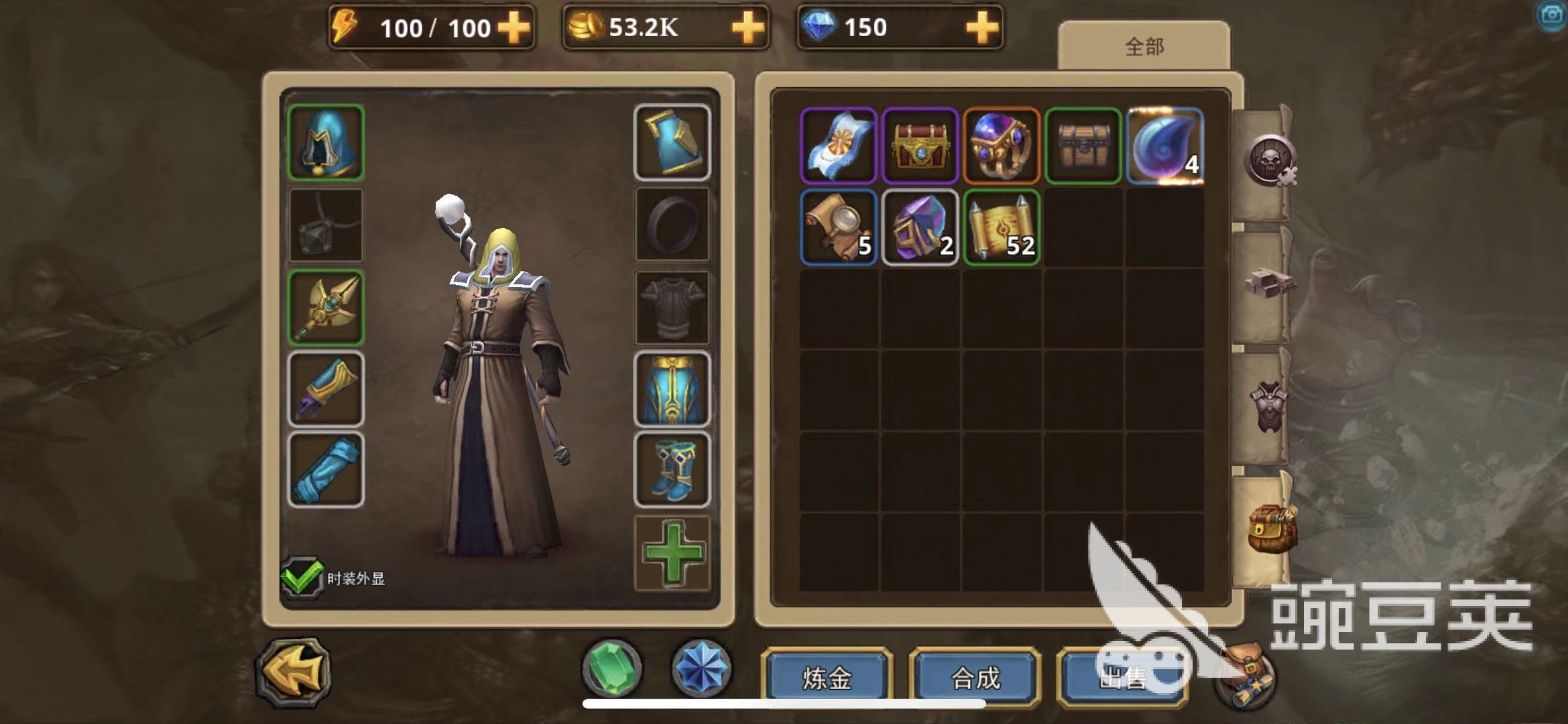Select the equipped blue hood helmet slot

tap(326, 142)
